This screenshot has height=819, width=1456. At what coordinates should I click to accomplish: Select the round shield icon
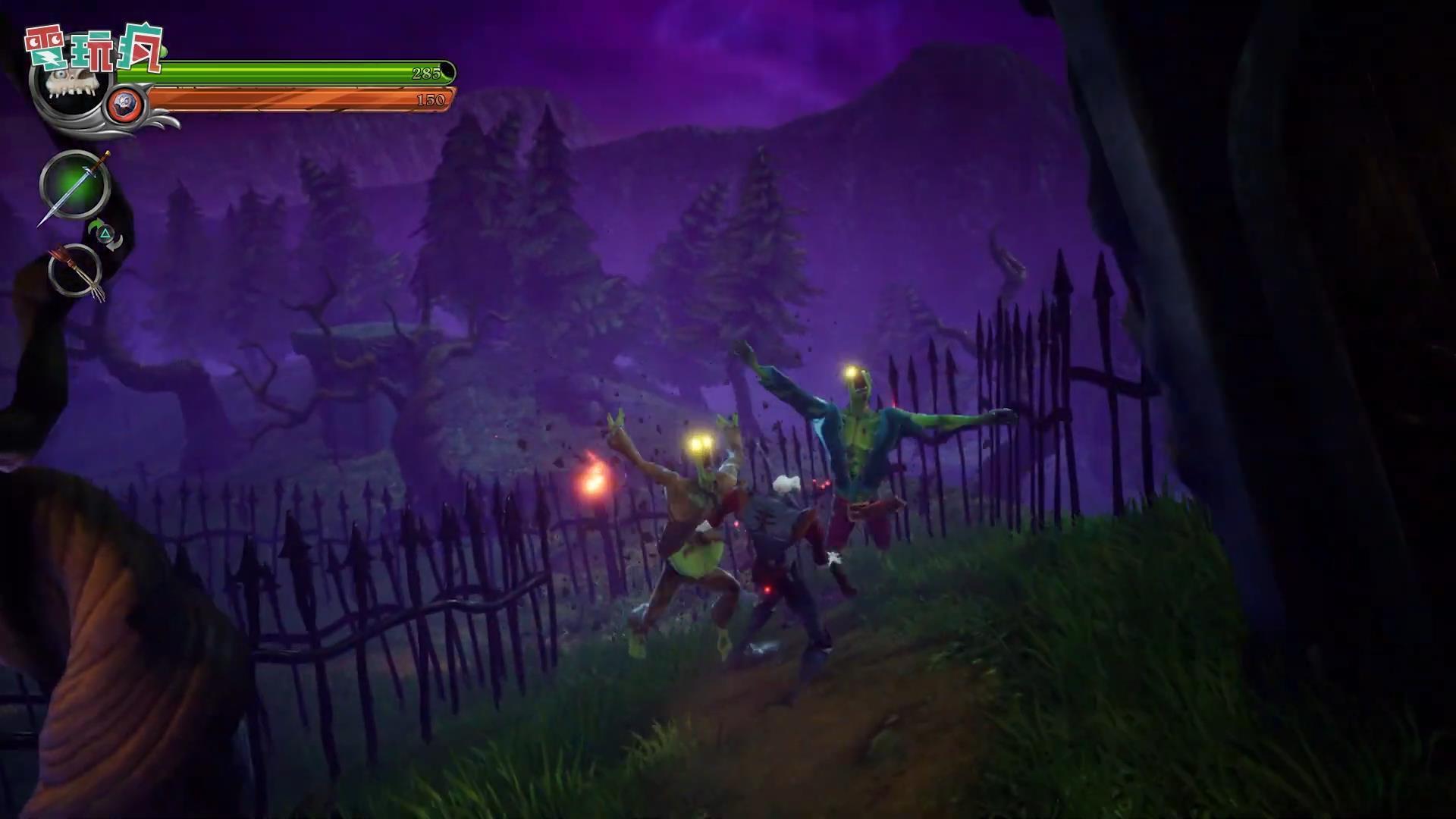(x=124, y=104)
